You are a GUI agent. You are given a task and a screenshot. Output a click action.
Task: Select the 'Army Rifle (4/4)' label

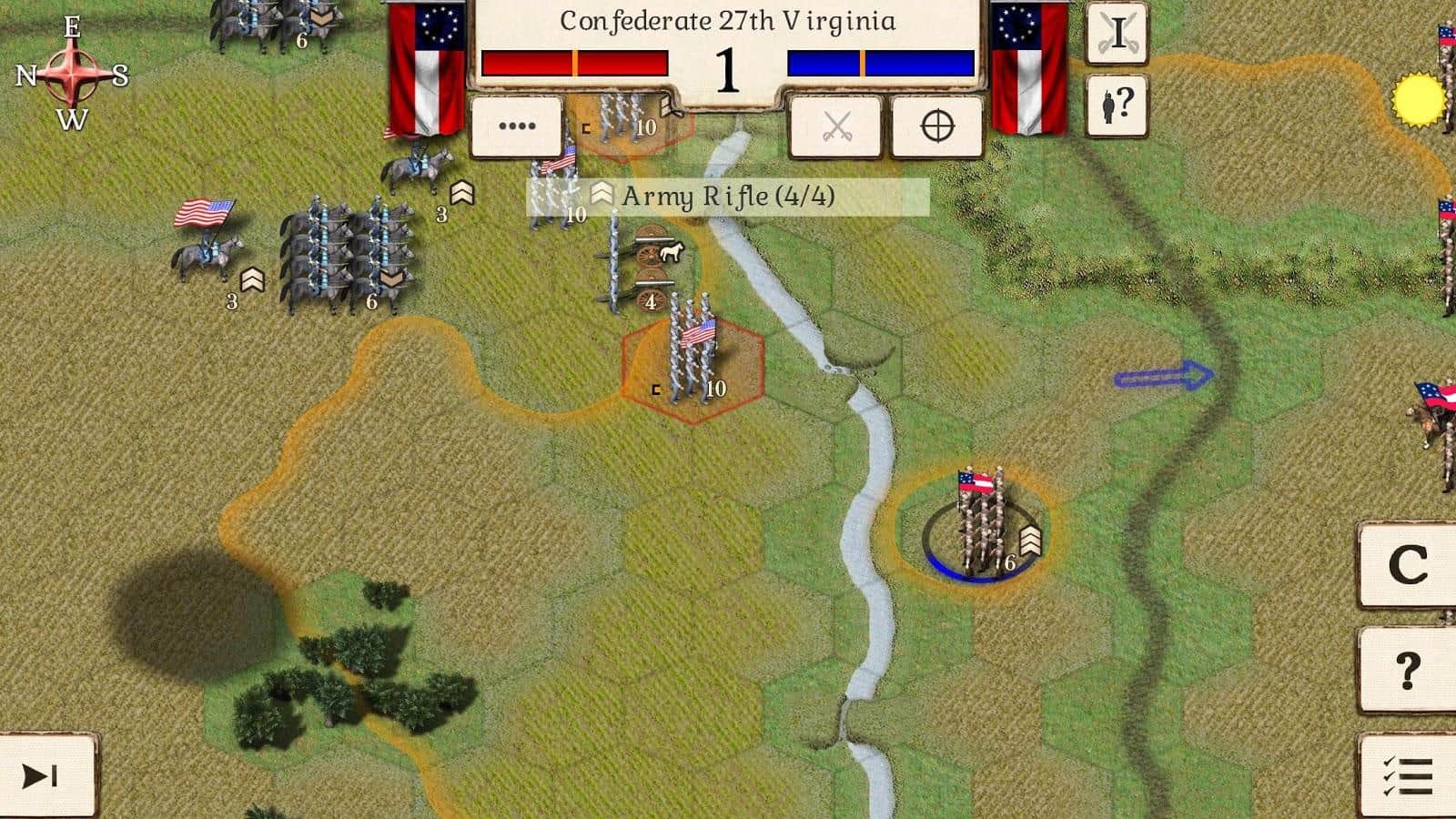[728, 195]
